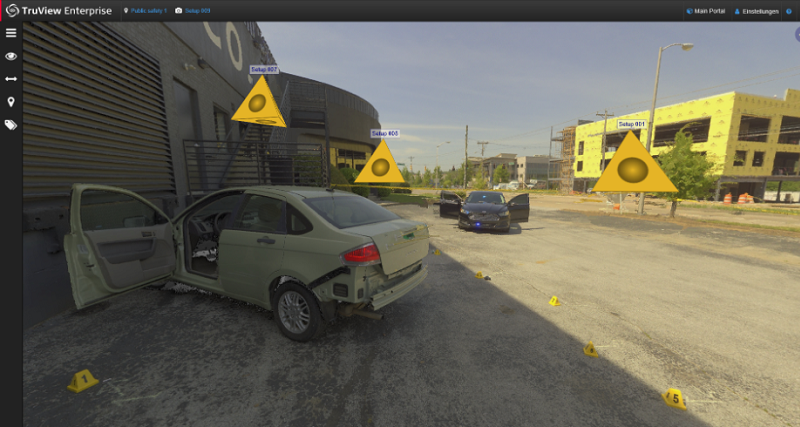This screenshot has width=800, height=427.
Task: Jump to the Setup 007 scan marker
Action: [x=258, y=104]
